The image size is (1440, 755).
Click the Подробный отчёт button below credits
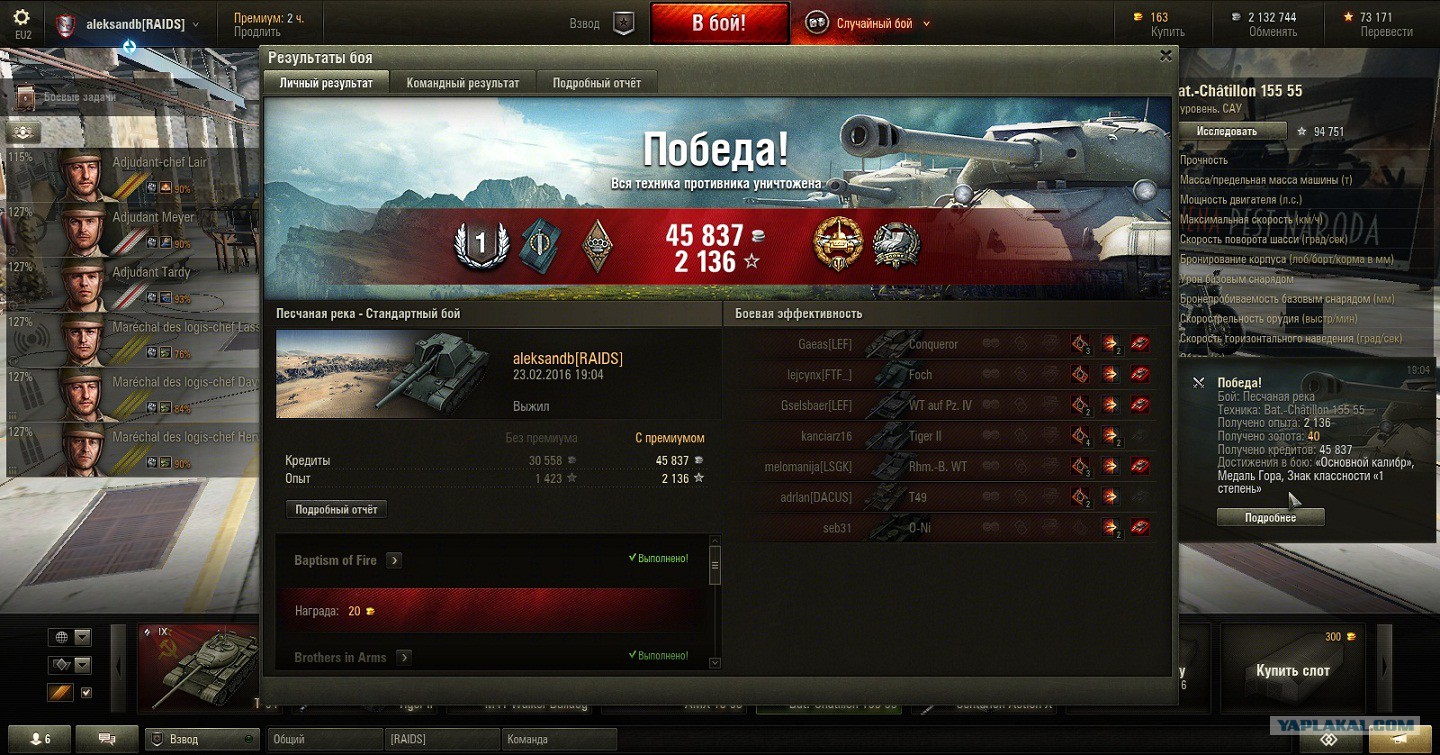click(x=336, y=510)
